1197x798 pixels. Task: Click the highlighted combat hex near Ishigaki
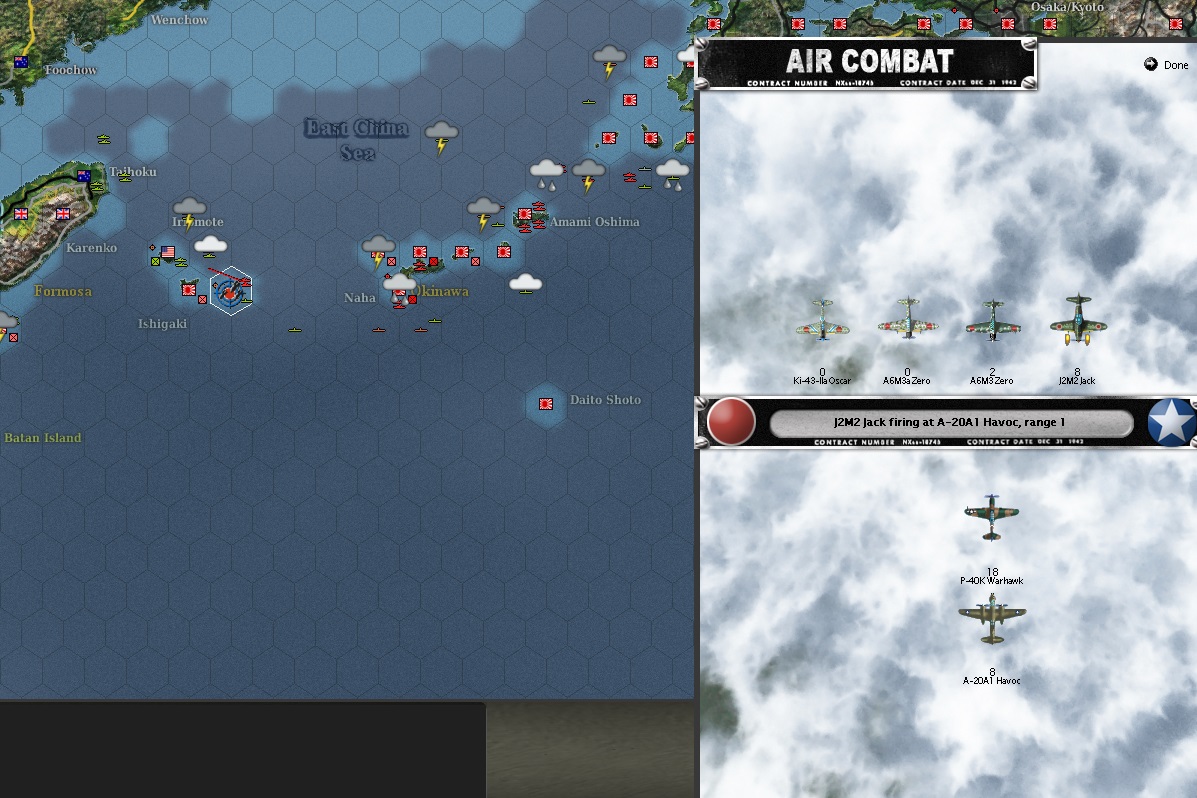[x=231, y=291]
